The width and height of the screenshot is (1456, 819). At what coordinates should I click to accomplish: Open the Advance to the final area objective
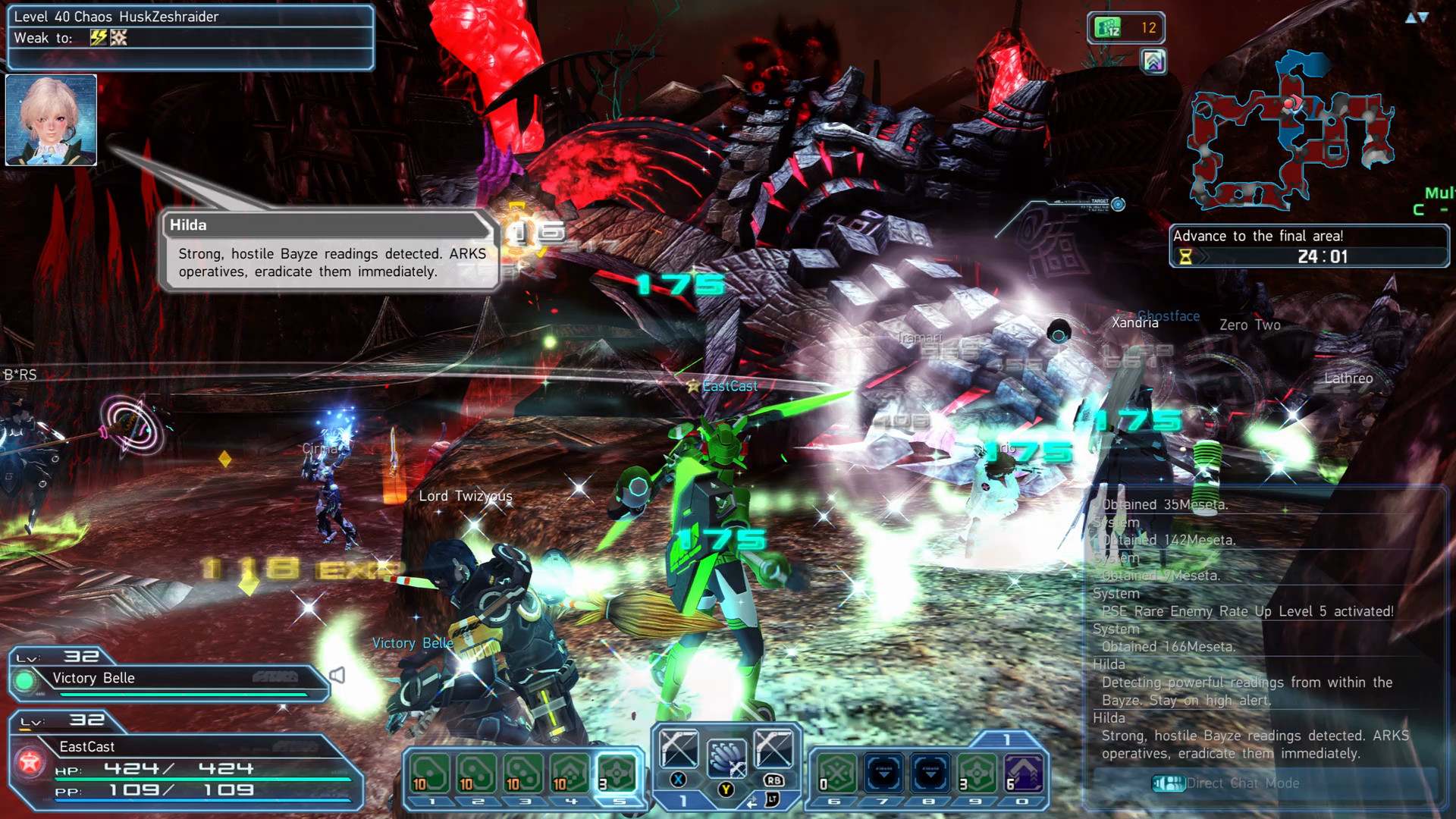click(1308, 246)
